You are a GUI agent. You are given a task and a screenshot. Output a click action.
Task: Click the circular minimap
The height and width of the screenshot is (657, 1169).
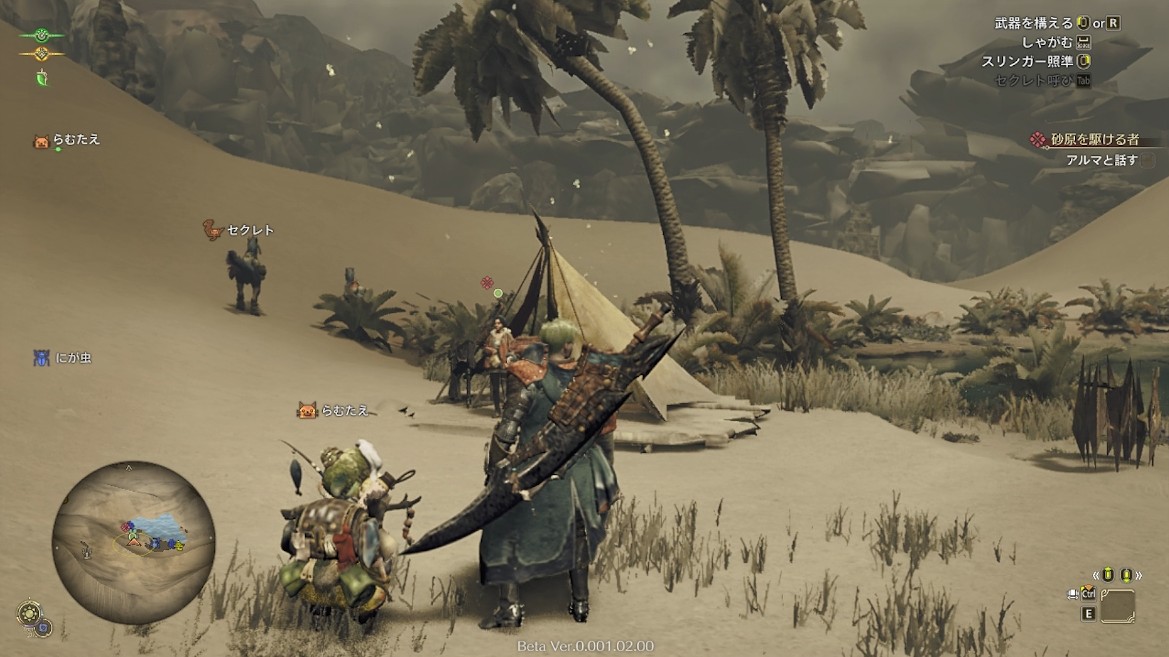coord(133,542)
